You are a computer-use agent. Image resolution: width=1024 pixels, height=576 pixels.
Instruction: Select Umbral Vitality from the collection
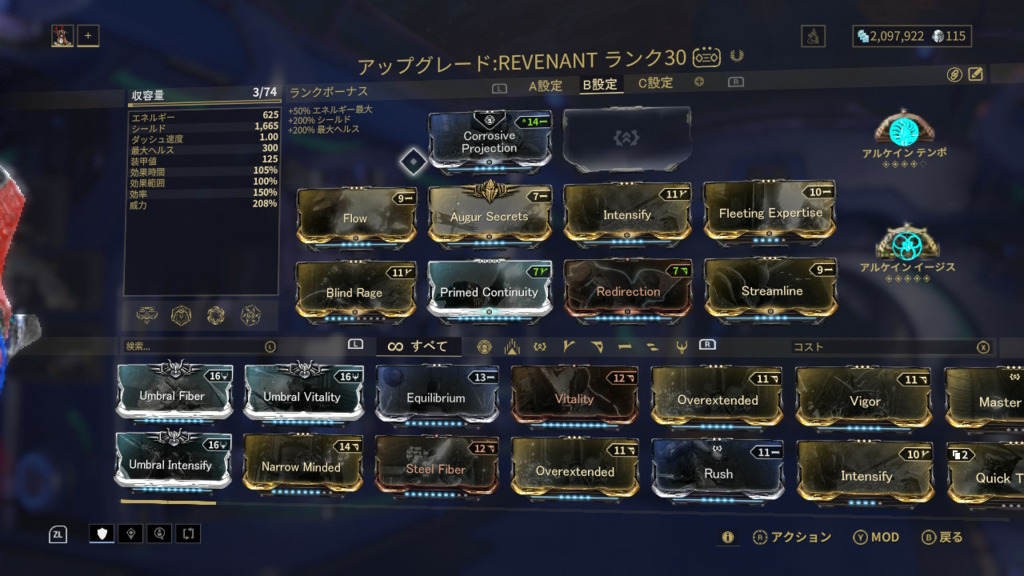tap(302, 395)
